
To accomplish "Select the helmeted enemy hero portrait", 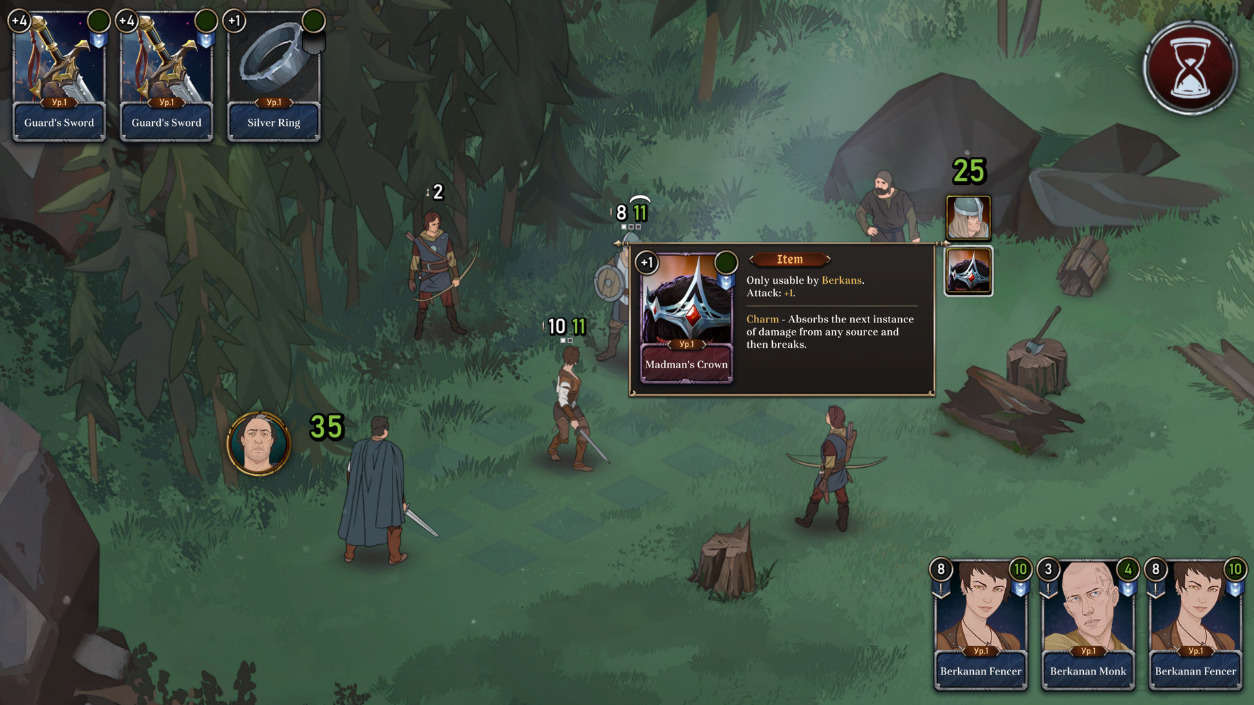I will pyautogui.click(x=968, y=218).
